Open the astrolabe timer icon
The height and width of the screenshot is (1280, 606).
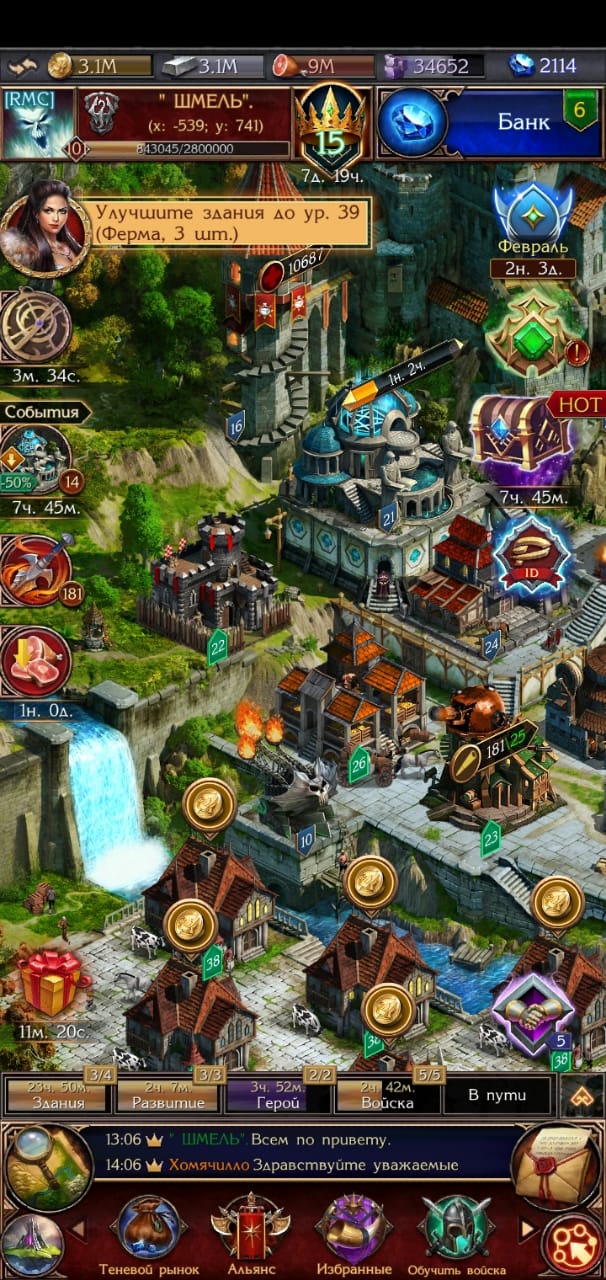click(x=37, y=328)
